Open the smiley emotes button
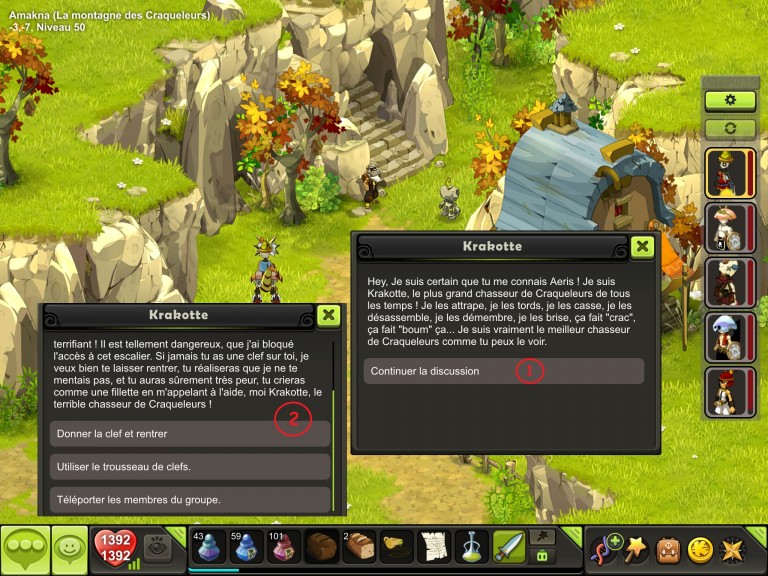 pyautogui.click(x=69, y=549)
